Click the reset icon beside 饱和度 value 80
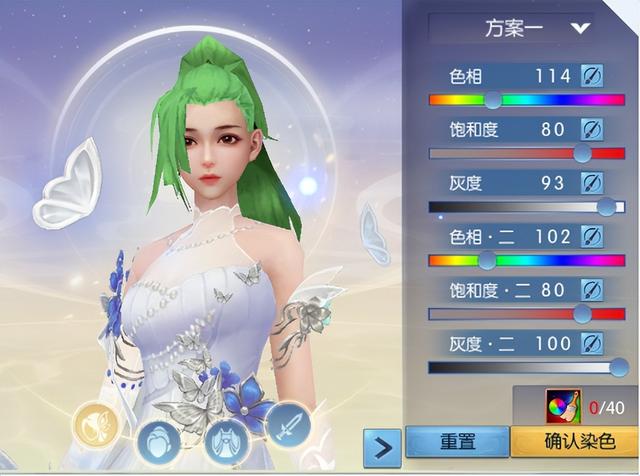The height and width of the screenshot is (476, 640). [591, 130]
